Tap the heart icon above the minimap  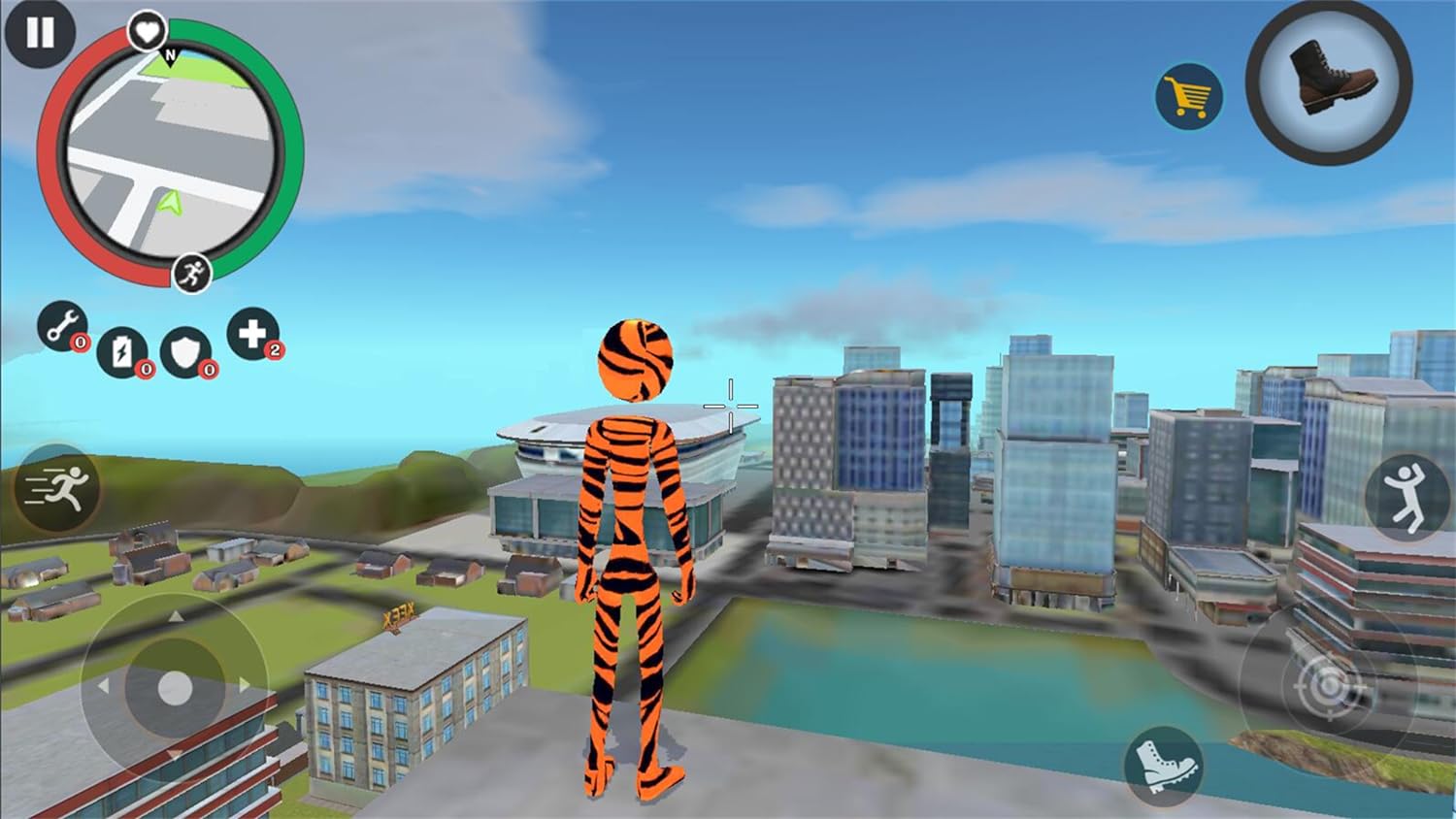(146, 29)
